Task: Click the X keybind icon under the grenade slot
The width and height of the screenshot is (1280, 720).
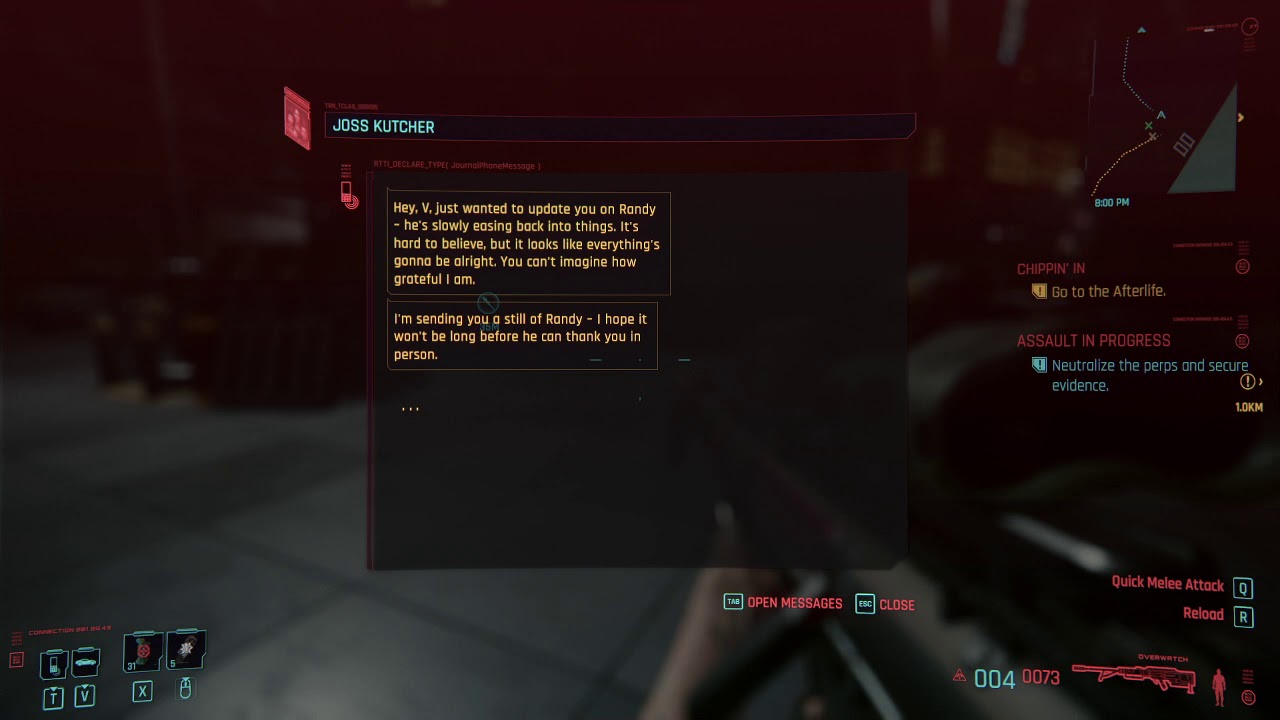Action: tap(142, 690)
